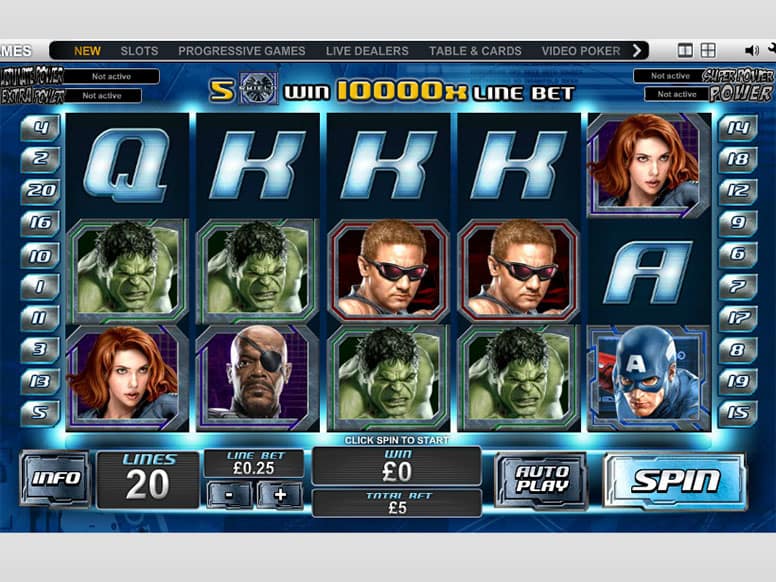This screenshot has height=582, width=776.
Task: Toggle the sound speaker icon
Action: coord(751,50)
